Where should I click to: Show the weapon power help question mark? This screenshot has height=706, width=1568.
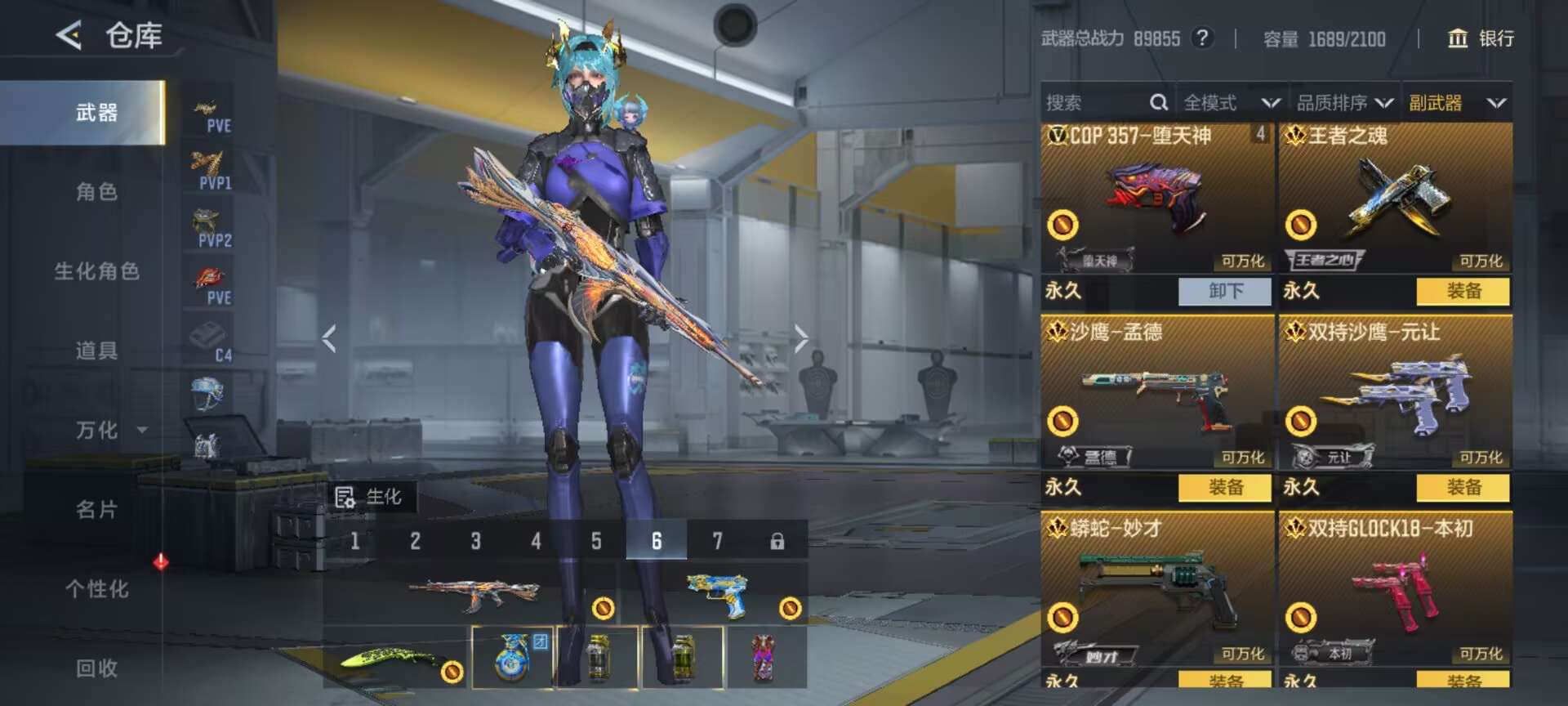pyautogui.click(x=1201, y=38)
